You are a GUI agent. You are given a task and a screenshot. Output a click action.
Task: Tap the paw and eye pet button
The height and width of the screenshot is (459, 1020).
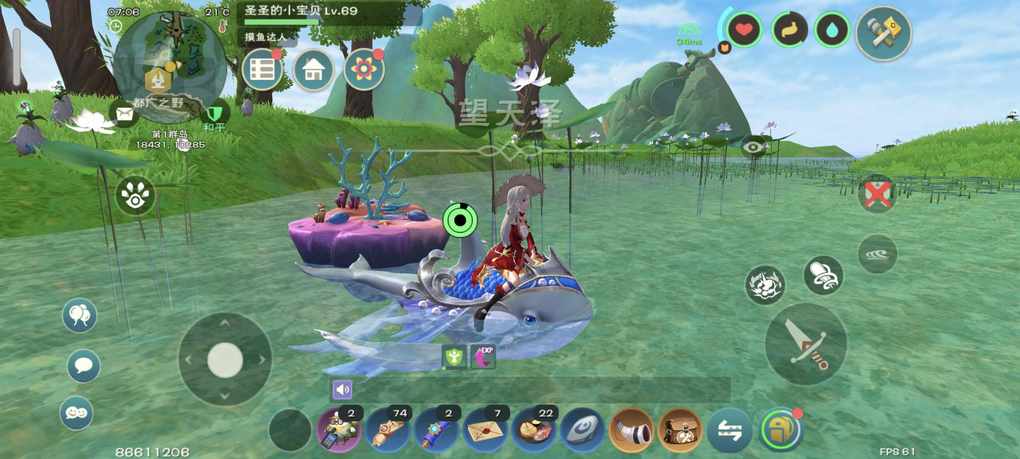click(135, 196)
